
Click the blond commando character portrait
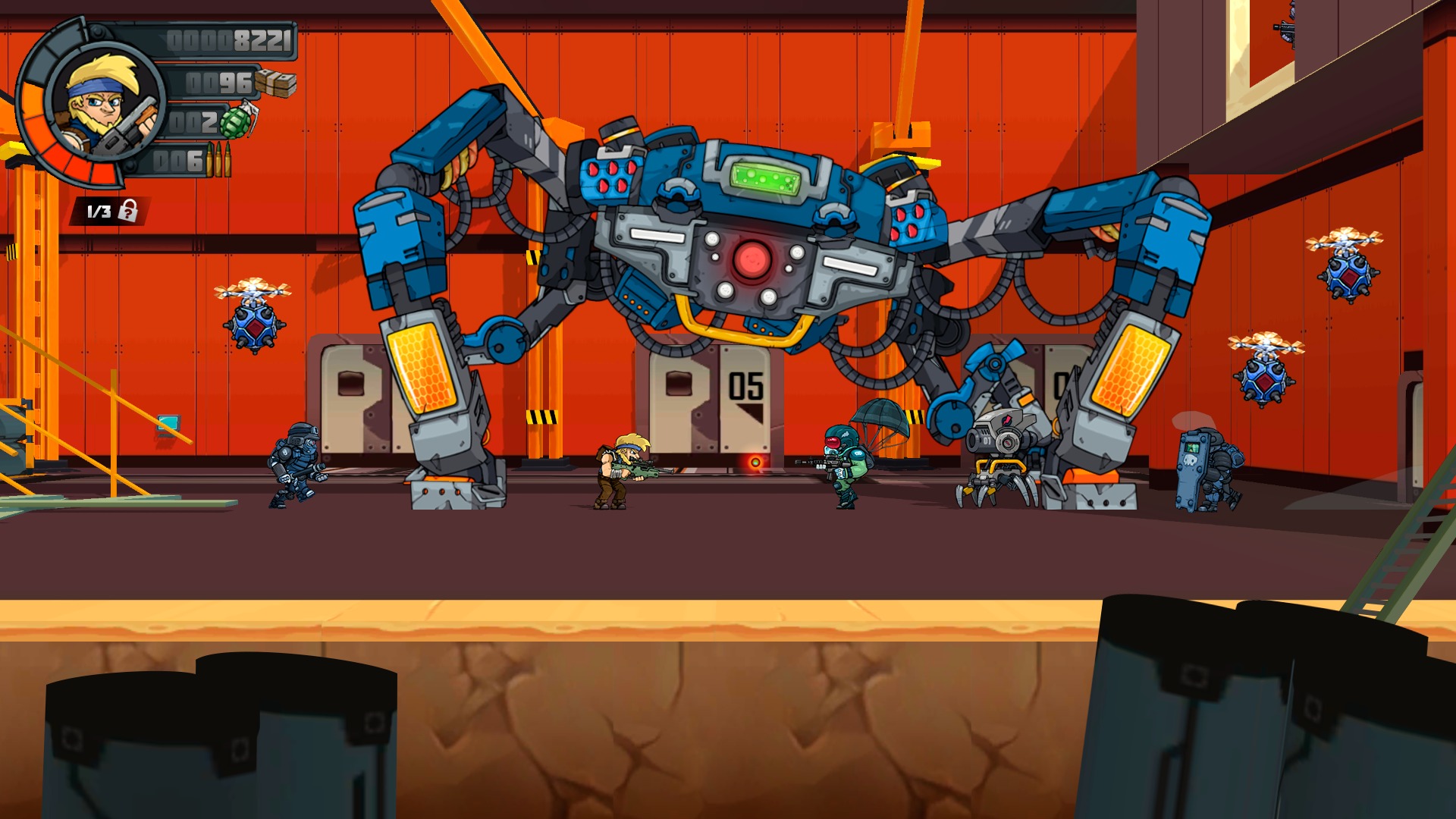[x=105, y=102]
